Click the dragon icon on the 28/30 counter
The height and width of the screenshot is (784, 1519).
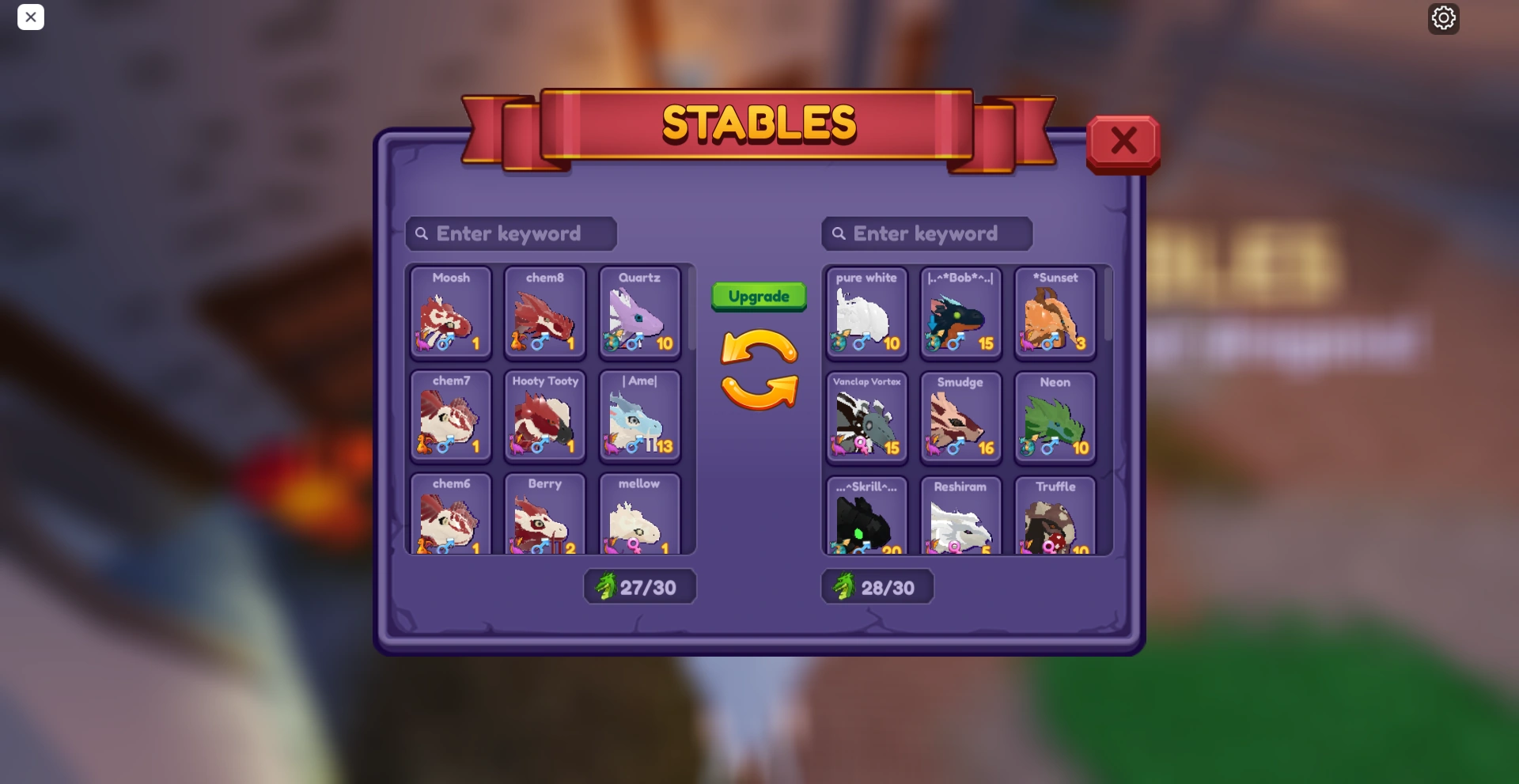tap(843, 586)
